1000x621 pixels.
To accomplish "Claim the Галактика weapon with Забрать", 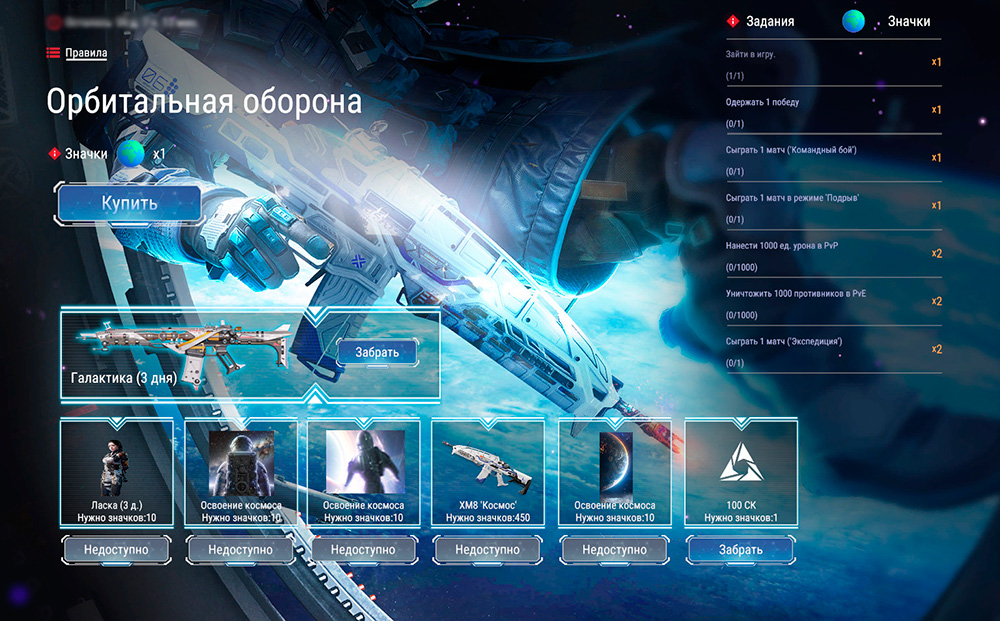I will [x=377, y=352].
